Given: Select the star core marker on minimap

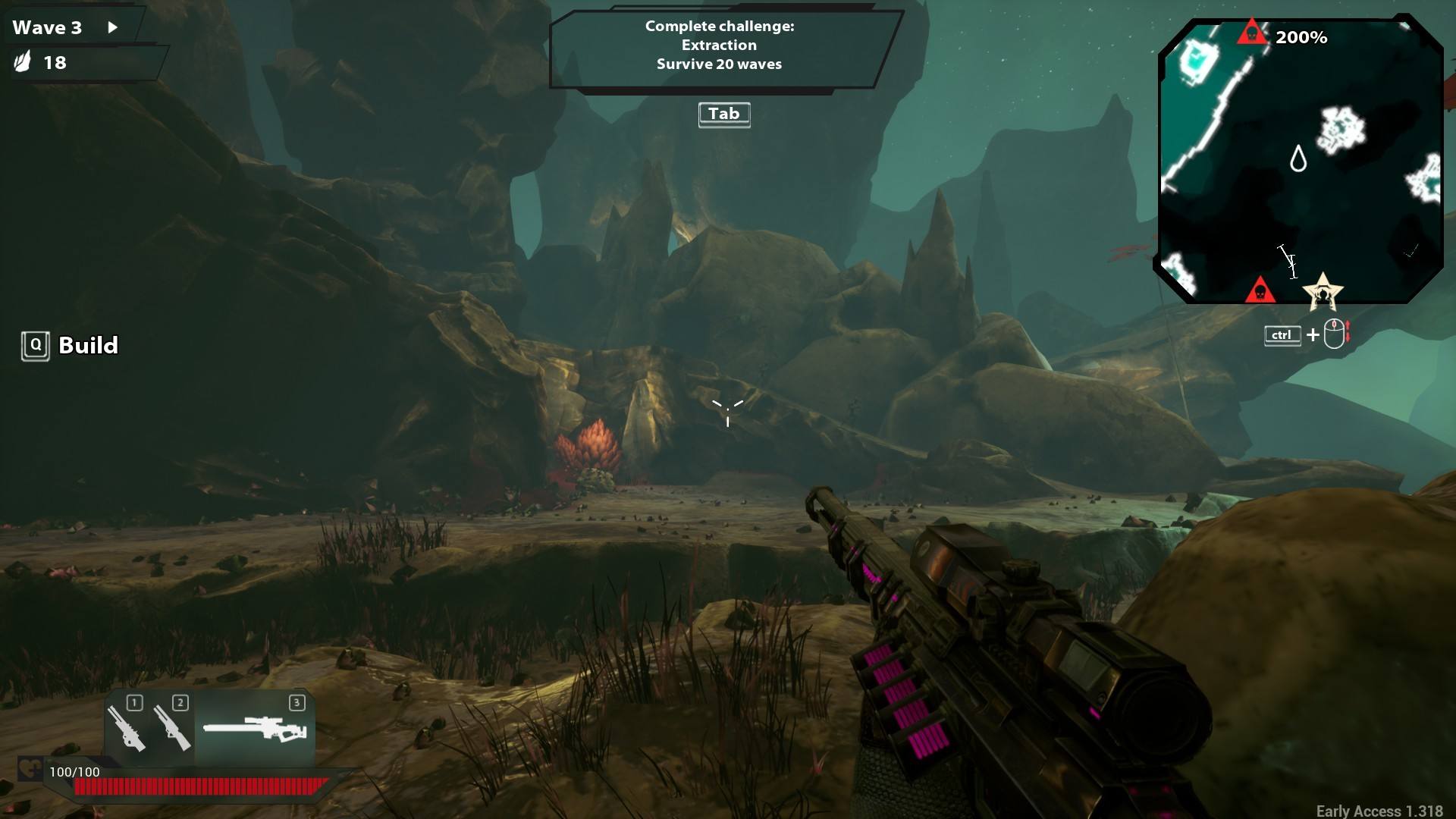Looking at the screenshot, I should [x=1323, y=292].
